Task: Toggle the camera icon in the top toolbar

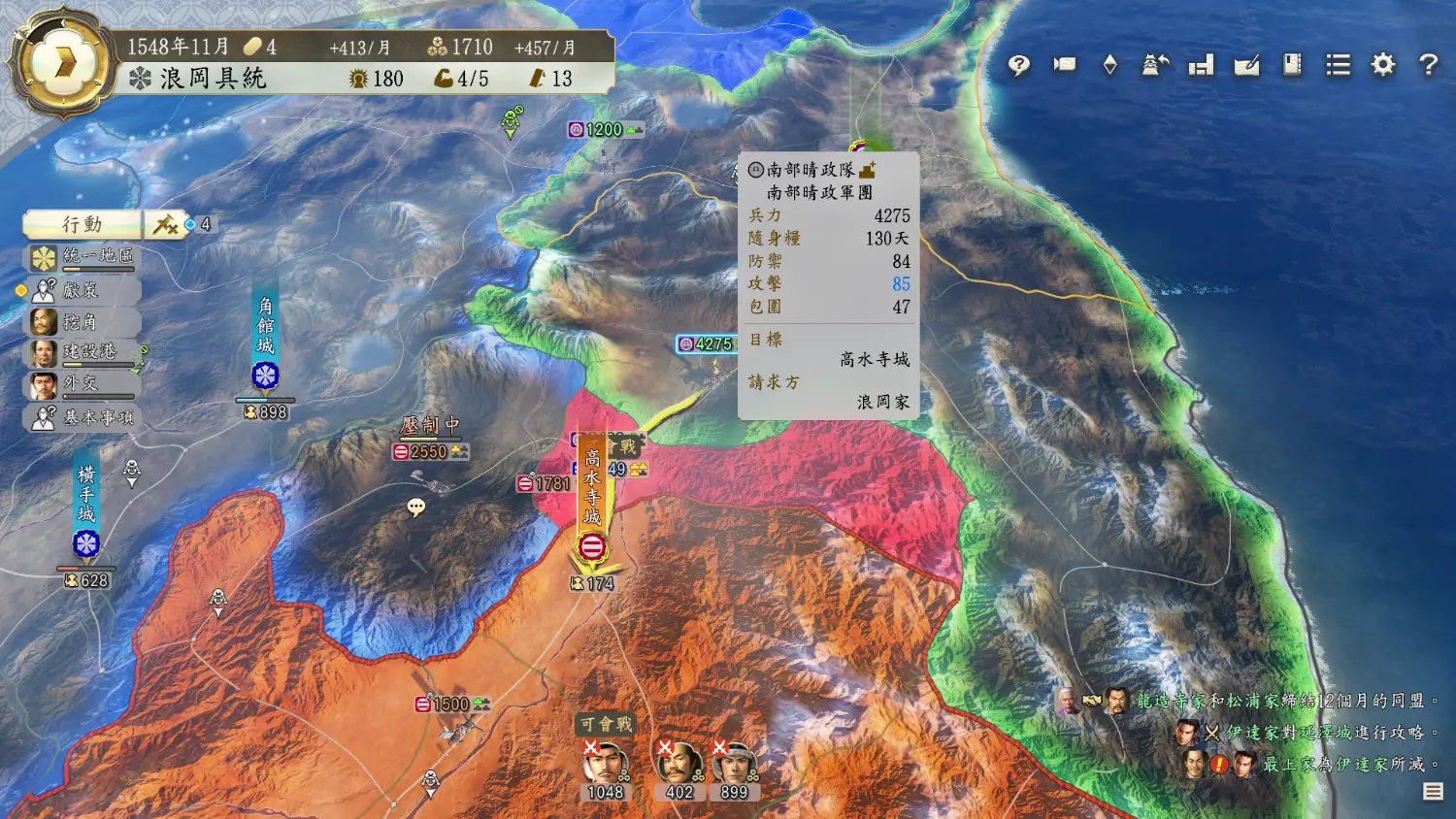Action: pos(1065,65)
